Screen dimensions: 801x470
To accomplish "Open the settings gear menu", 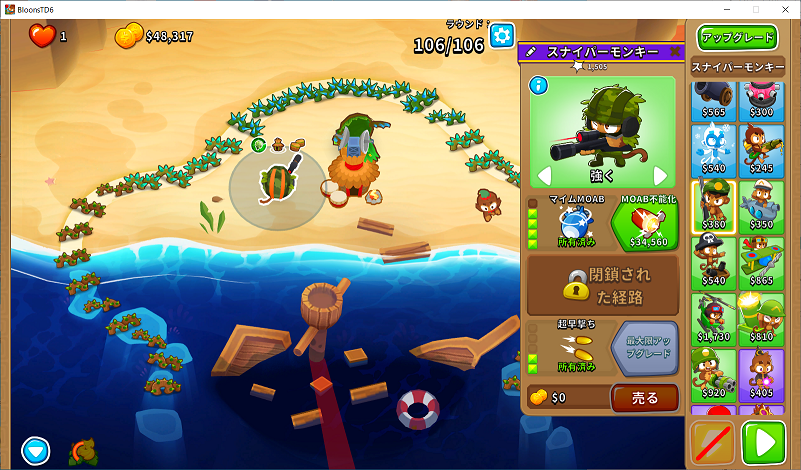I will coord(501,36).
